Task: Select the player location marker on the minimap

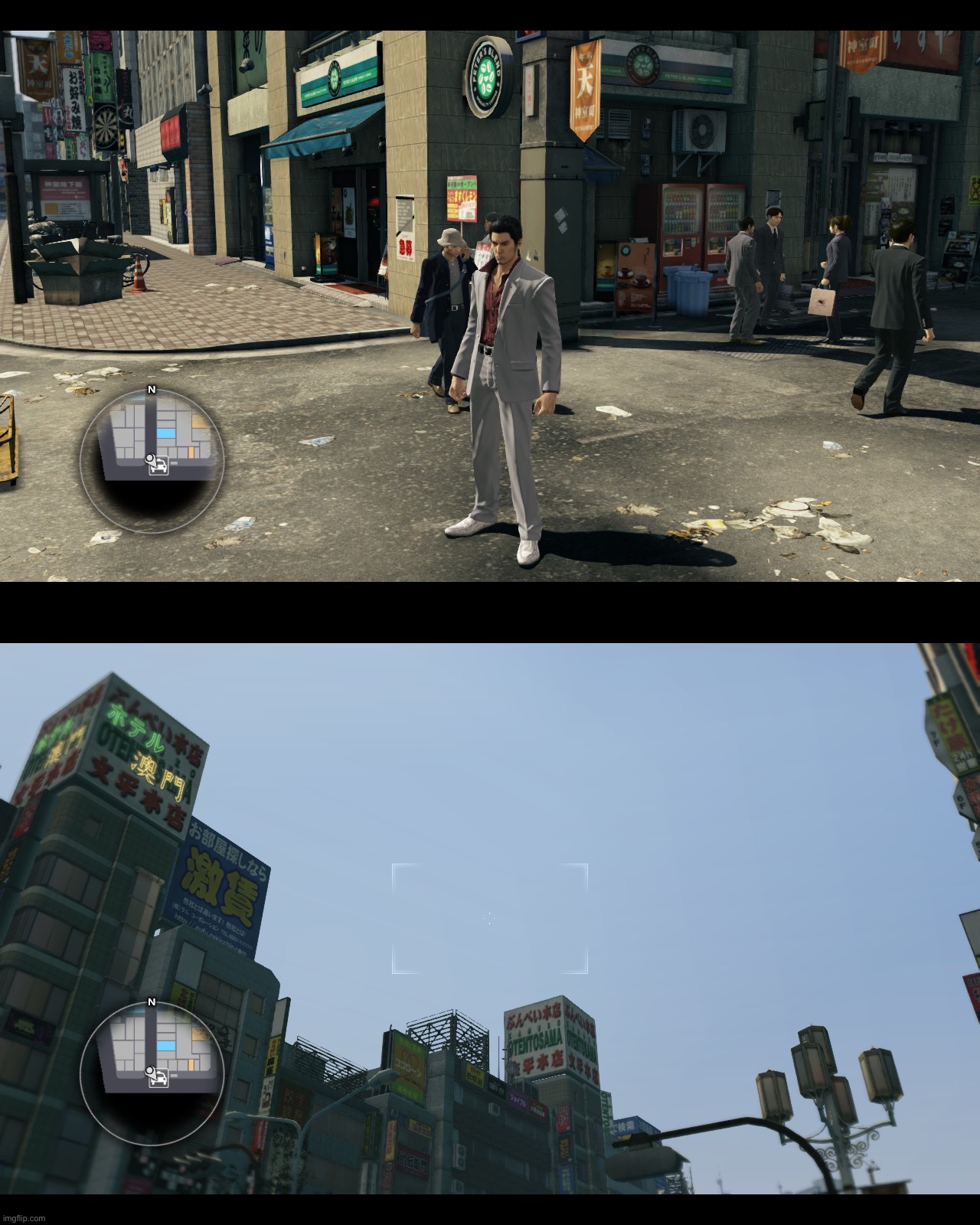Action: click(150, 459)
